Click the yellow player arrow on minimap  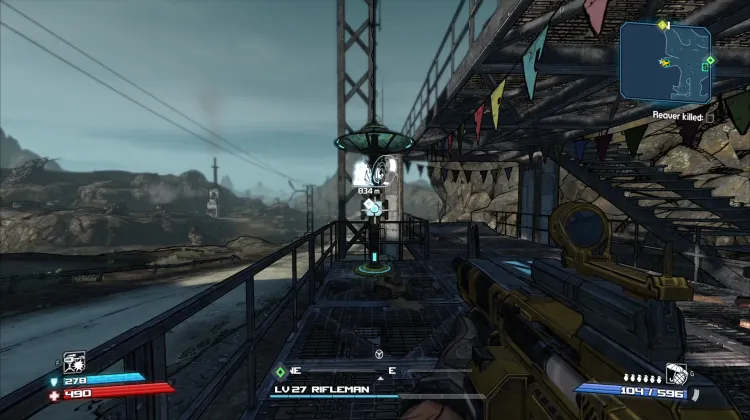pyautogui.click(x=663, y=63)
